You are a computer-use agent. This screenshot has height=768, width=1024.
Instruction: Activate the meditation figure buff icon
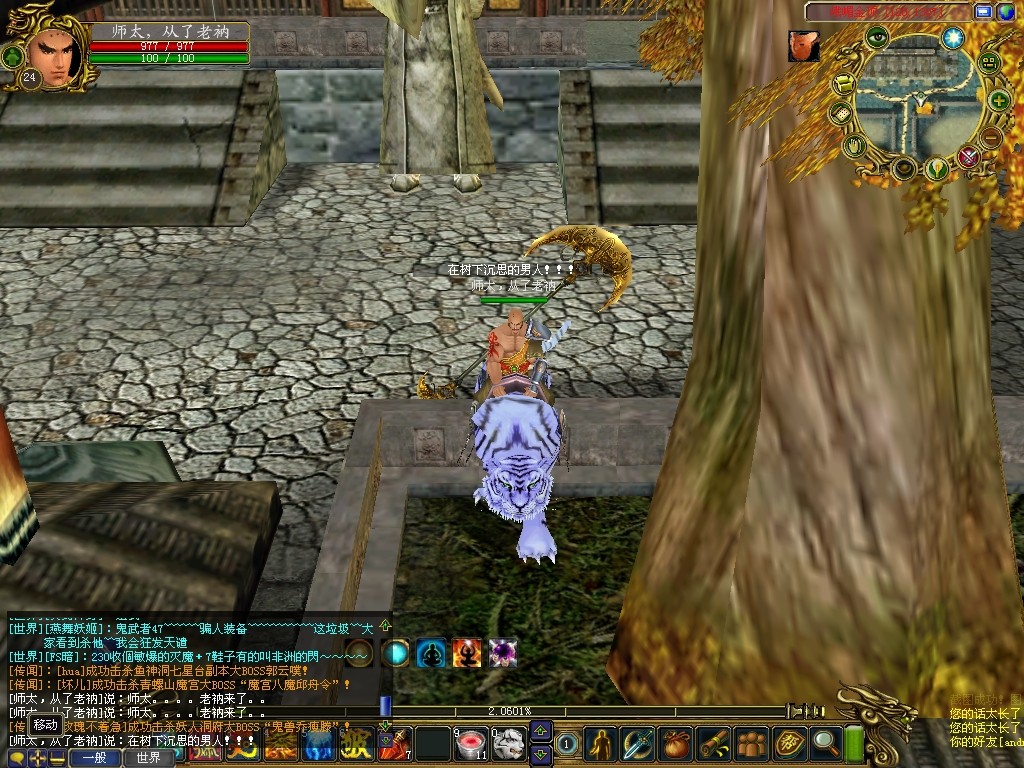coord(431,653)
